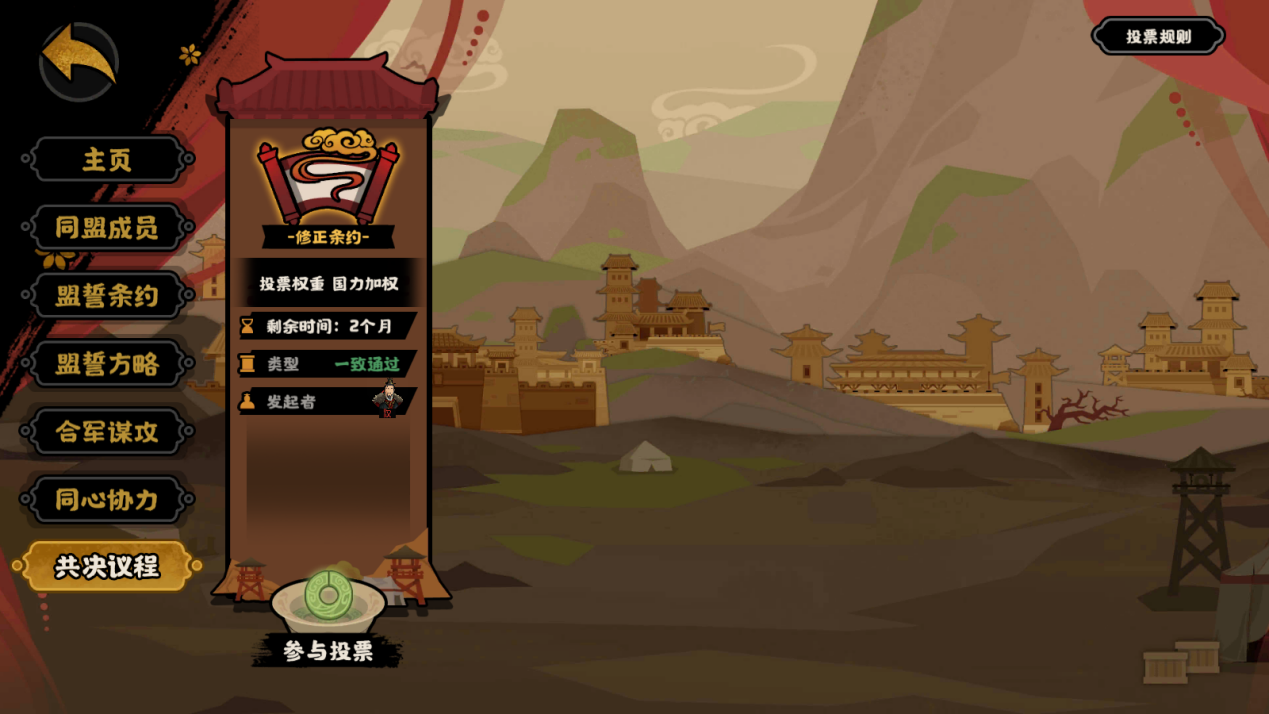Click the 参与投票 jade bowl button

pyautogui.click(x=329, y=608)
